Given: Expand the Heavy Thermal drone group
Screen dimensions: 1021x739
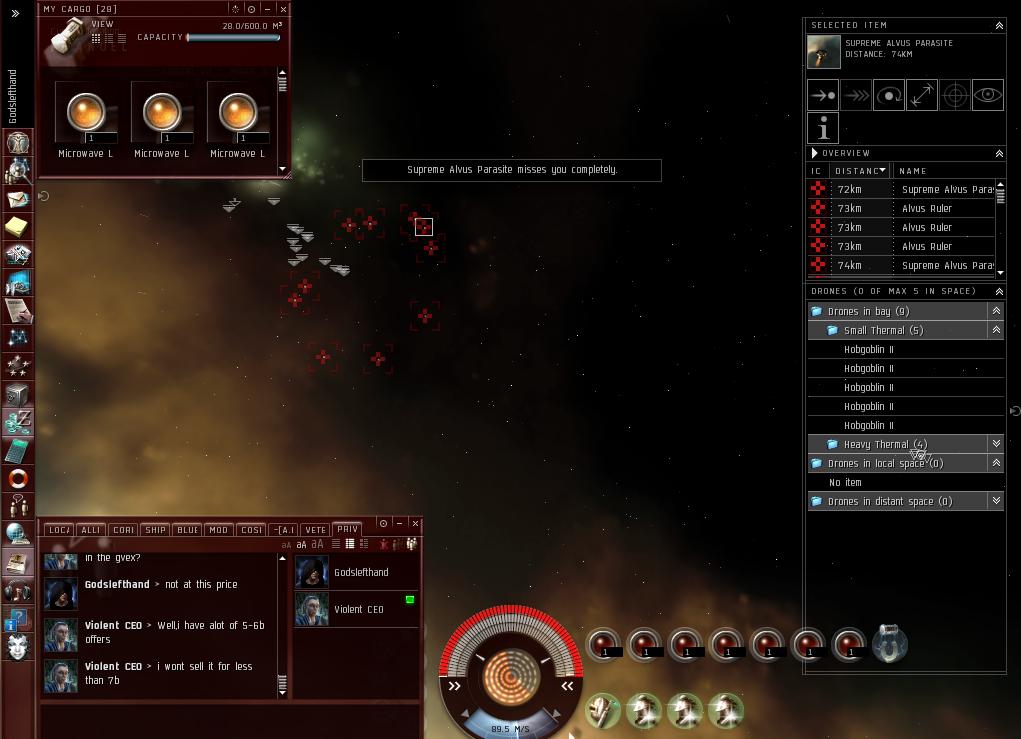Looking at the screenshot, I should click(x=996, y=444).
